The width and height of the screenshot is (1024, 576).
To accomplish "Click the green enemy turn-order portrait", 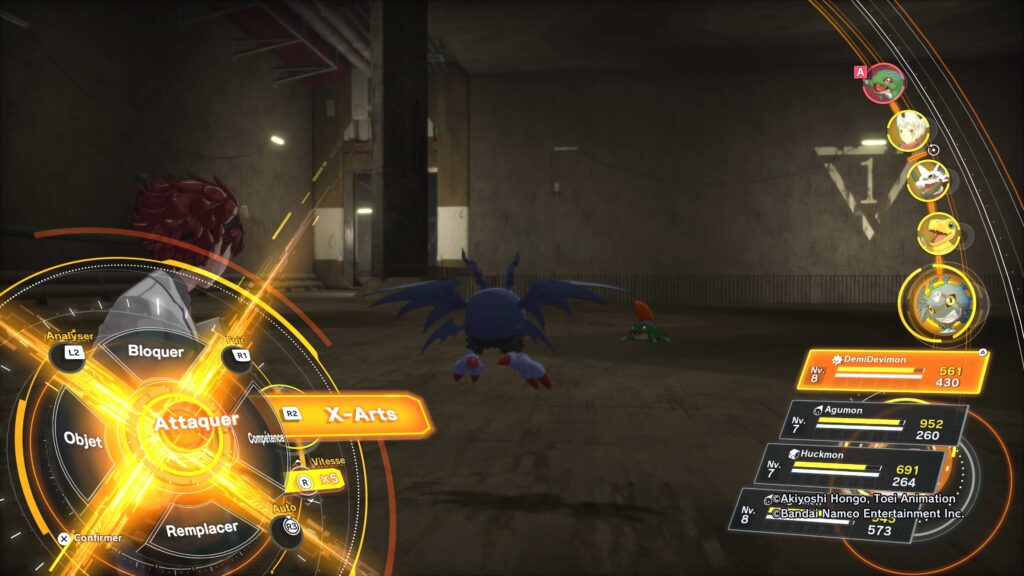I will (883, 84).
